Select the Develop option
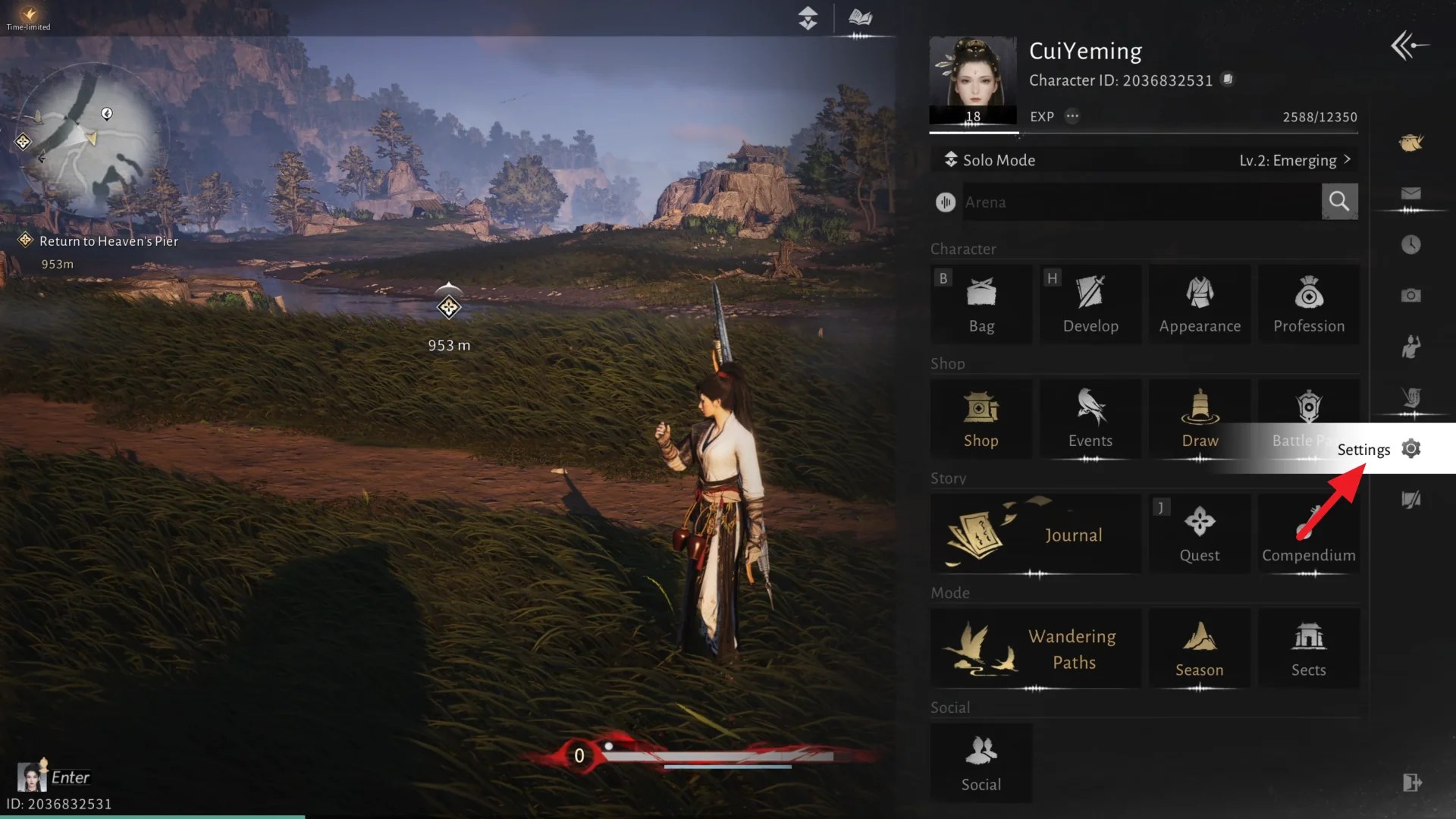Viewport: 1456px width, 819px height. tap(1090, 303)
